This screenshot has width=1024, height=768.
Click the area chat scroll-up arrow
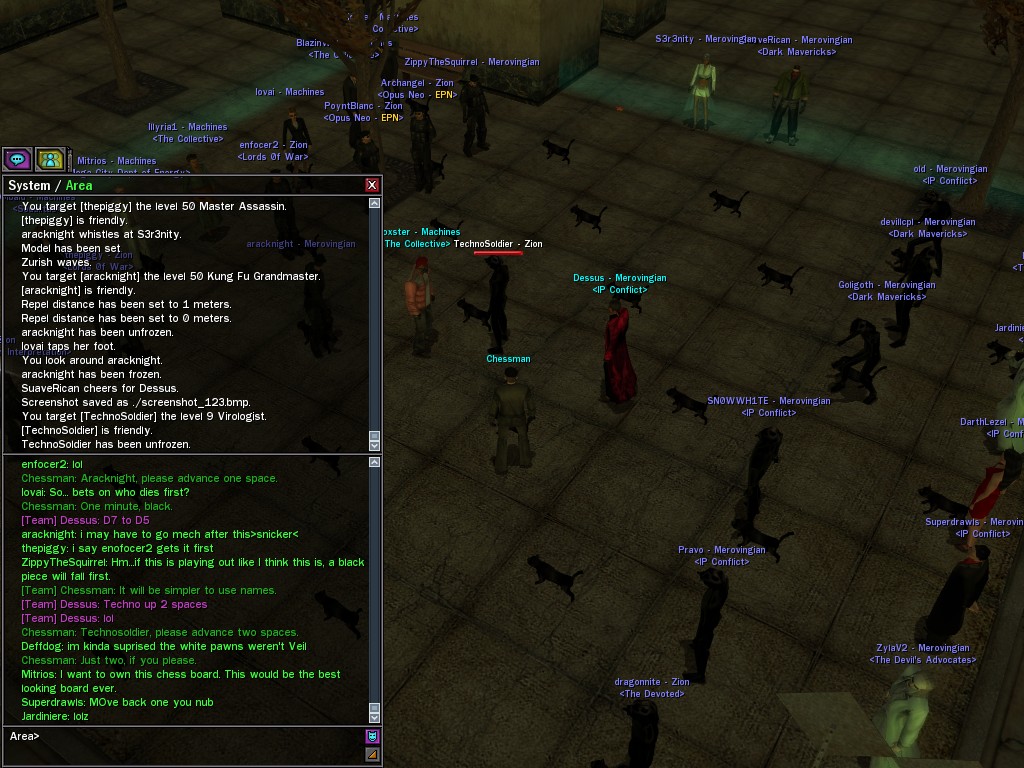tap(375, 462)
